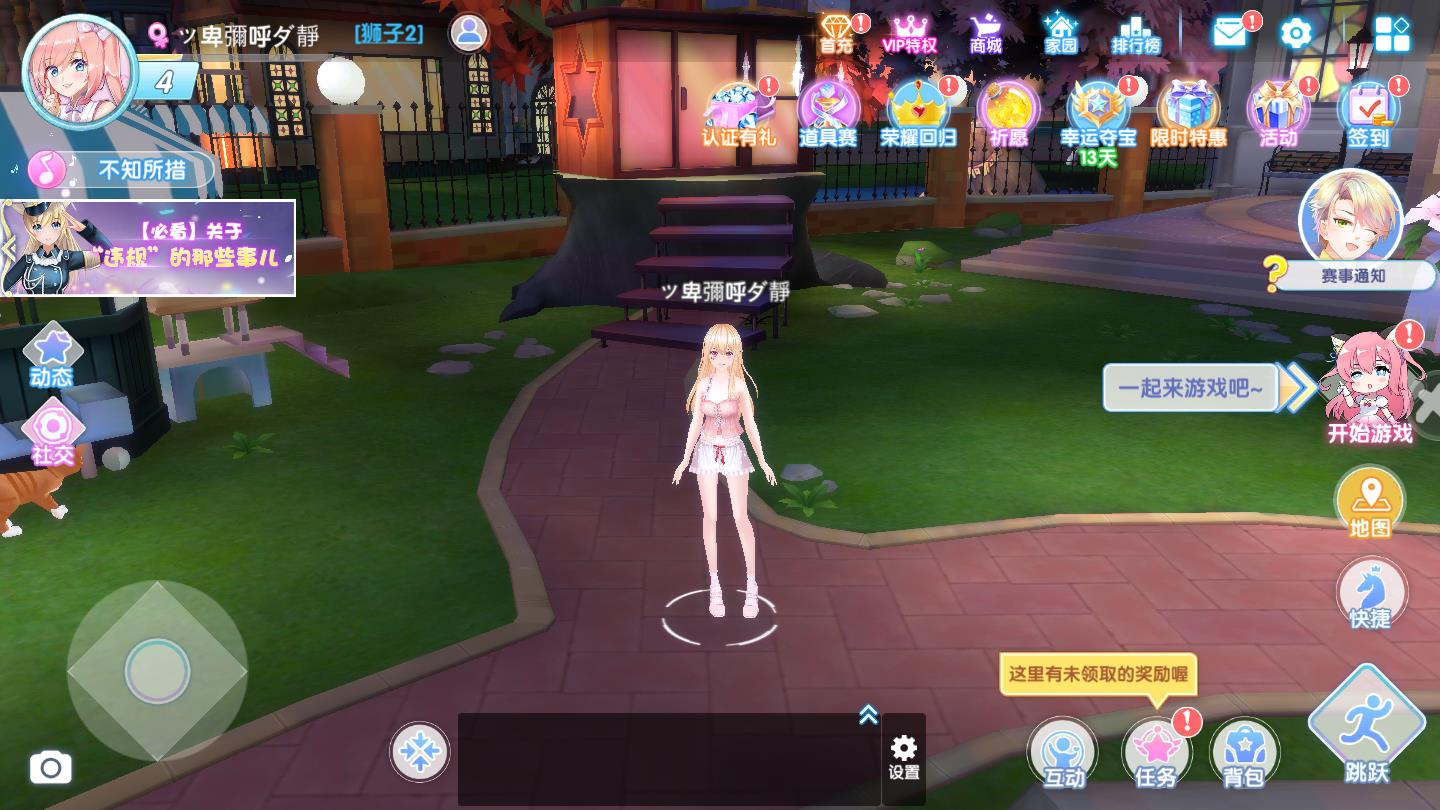
Task: Open the mailbox with notification
Action: click(1229, 33)
